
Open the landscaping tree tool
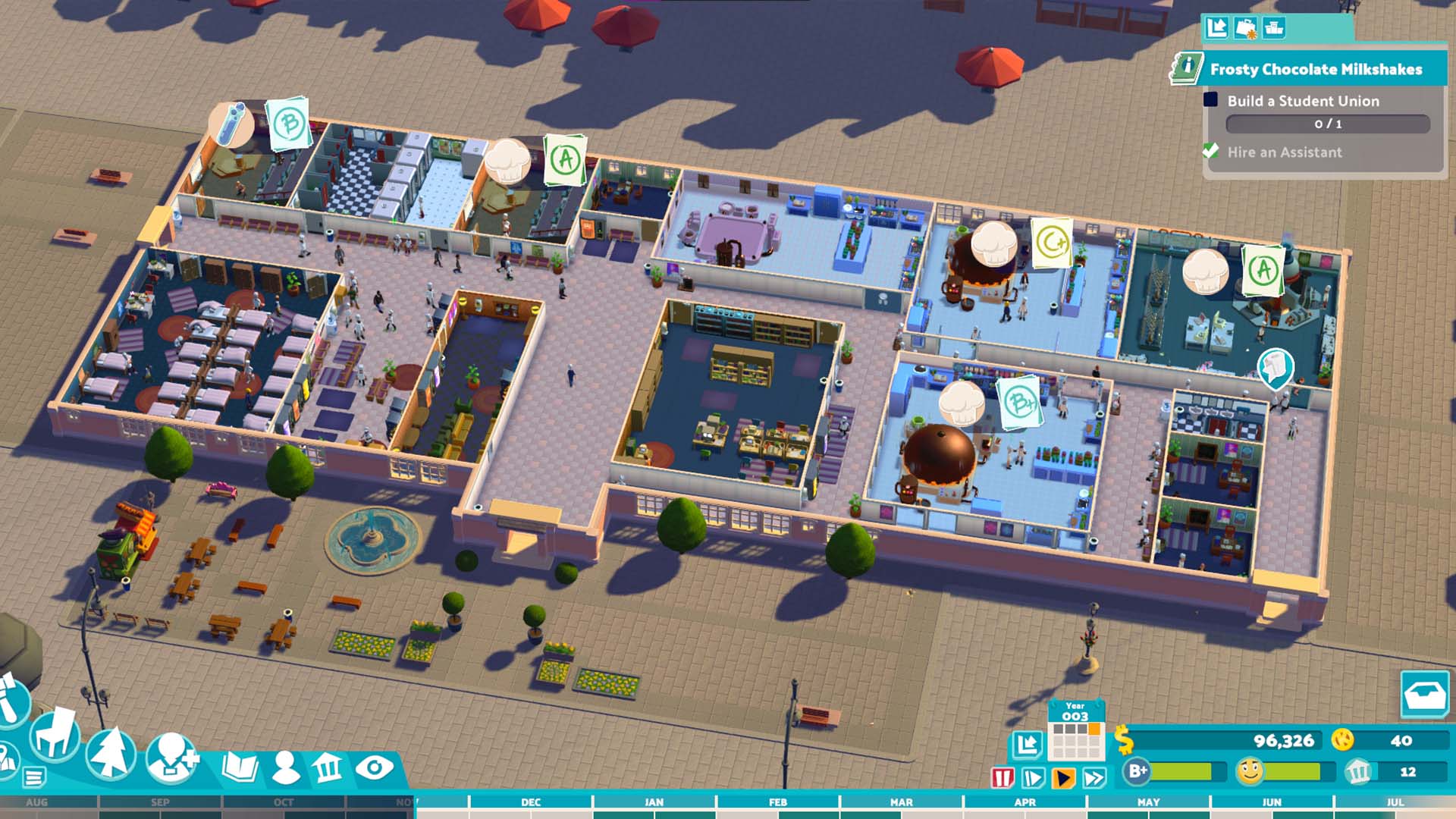point(111,751)
